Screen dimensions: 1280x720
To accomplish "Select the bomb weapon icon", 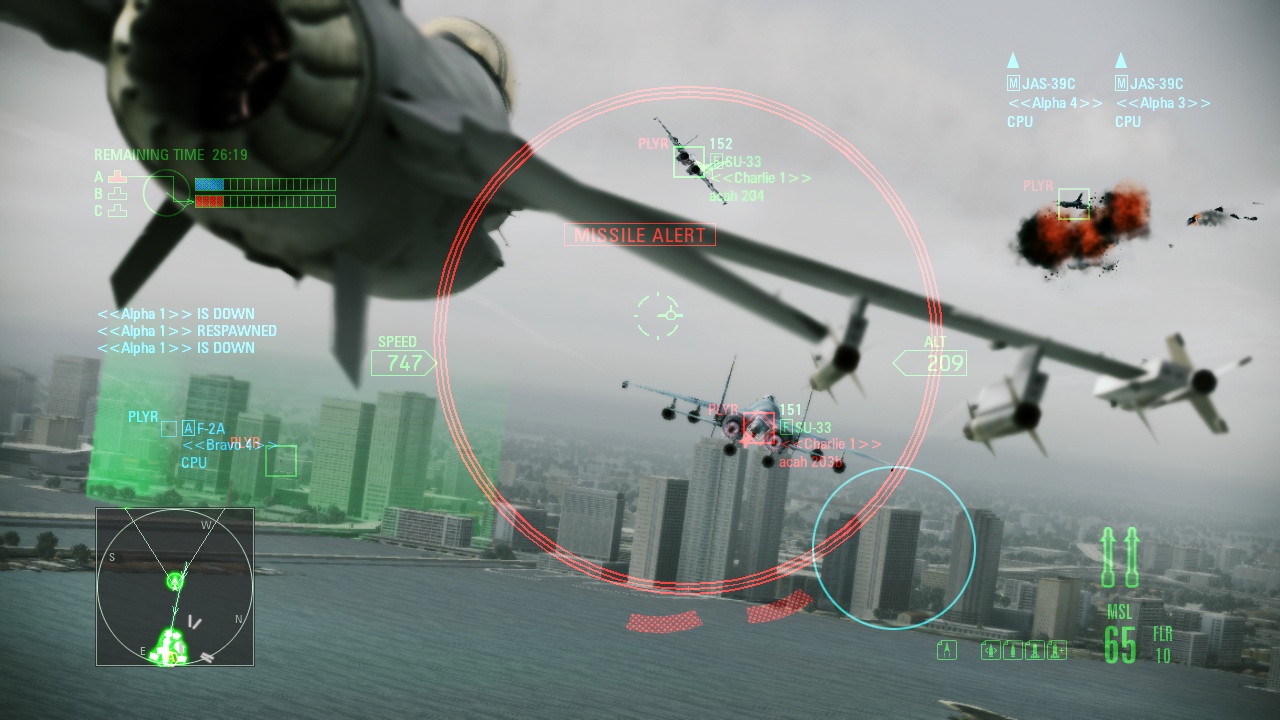I will pyautogui.click(x=1012, y=648).
